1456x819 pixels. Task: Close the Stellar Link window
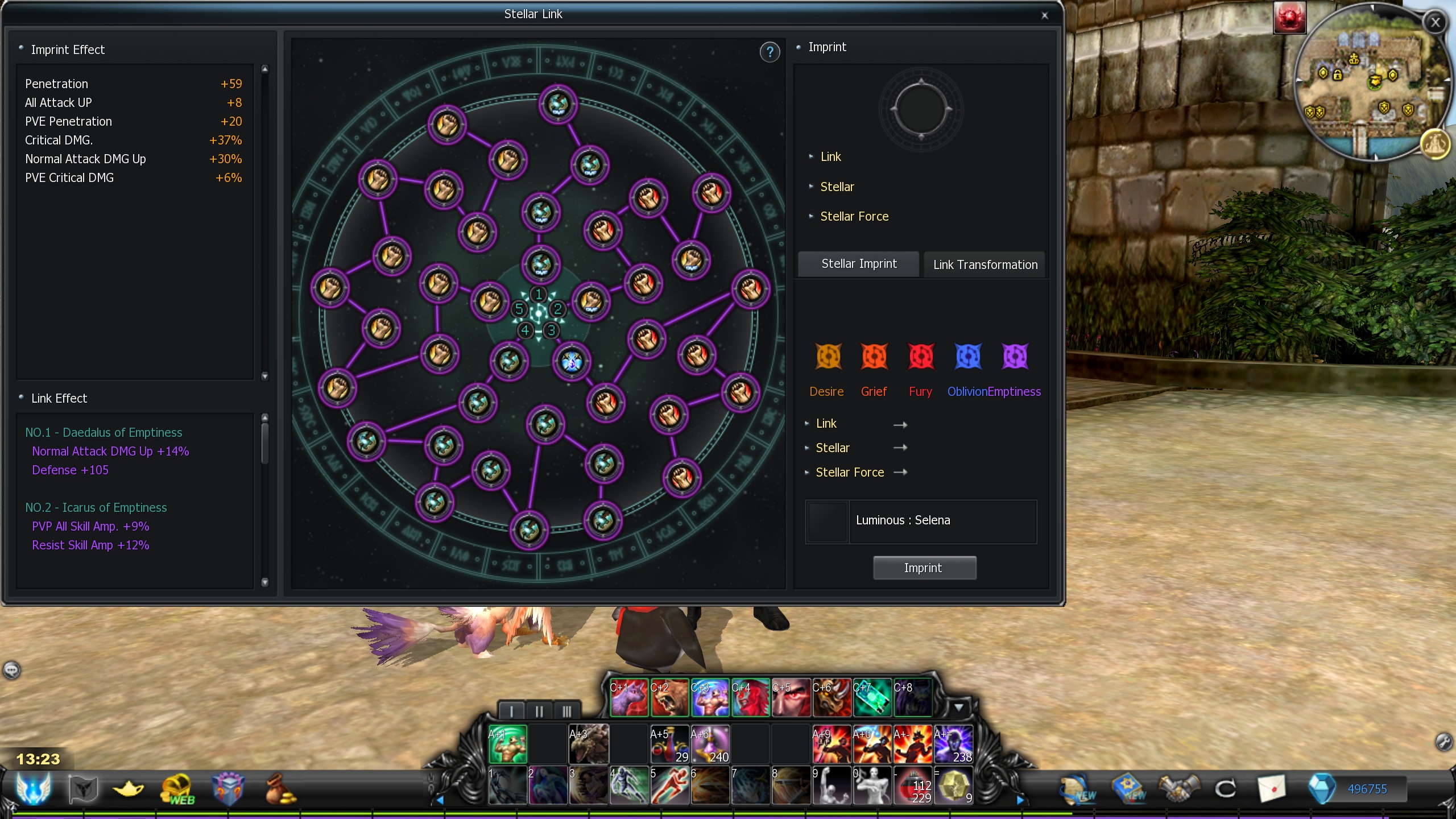pyautogui.click(x=1044, y=15)
